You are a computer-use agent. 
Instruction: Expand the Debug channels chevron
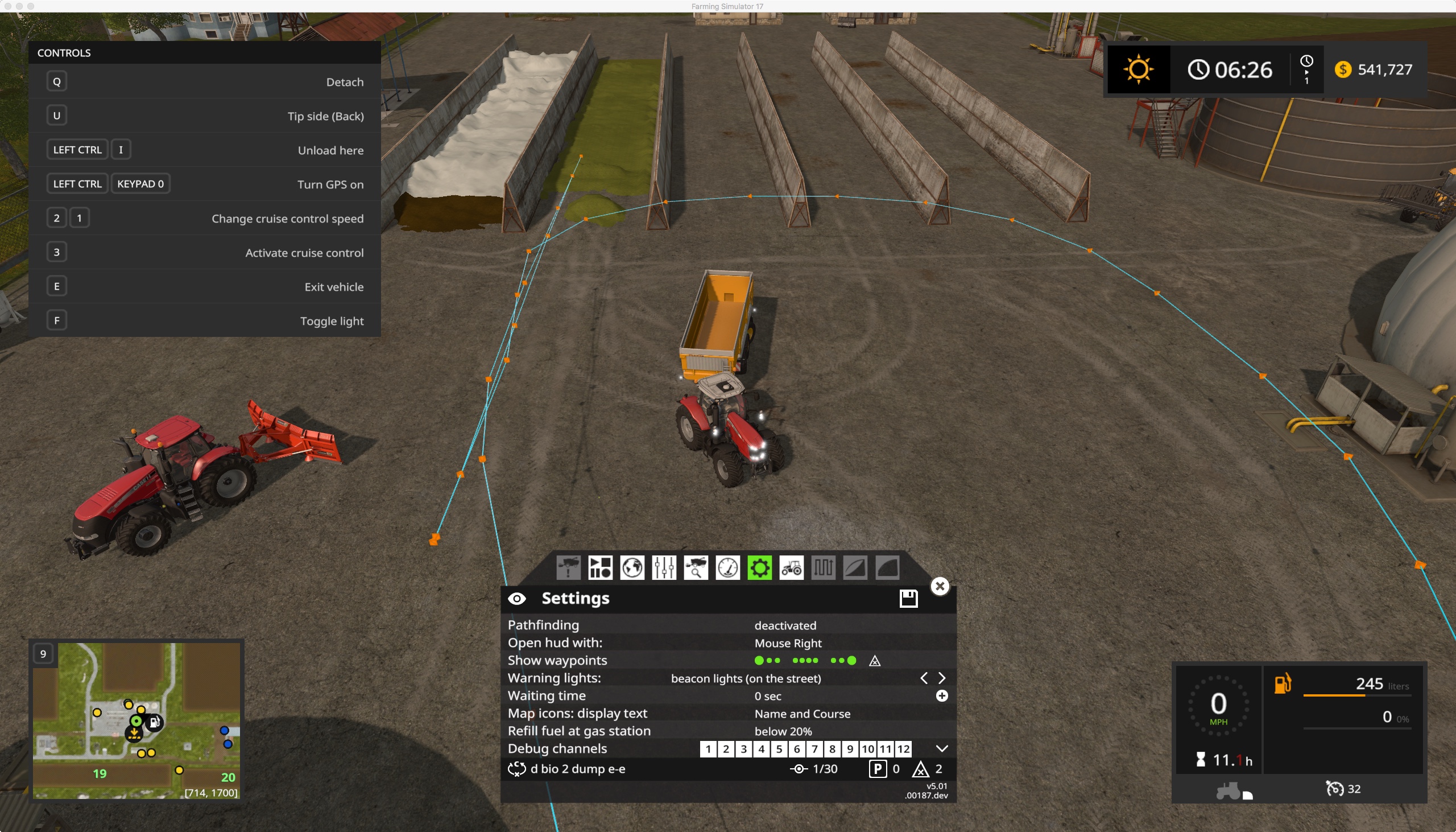941,748
